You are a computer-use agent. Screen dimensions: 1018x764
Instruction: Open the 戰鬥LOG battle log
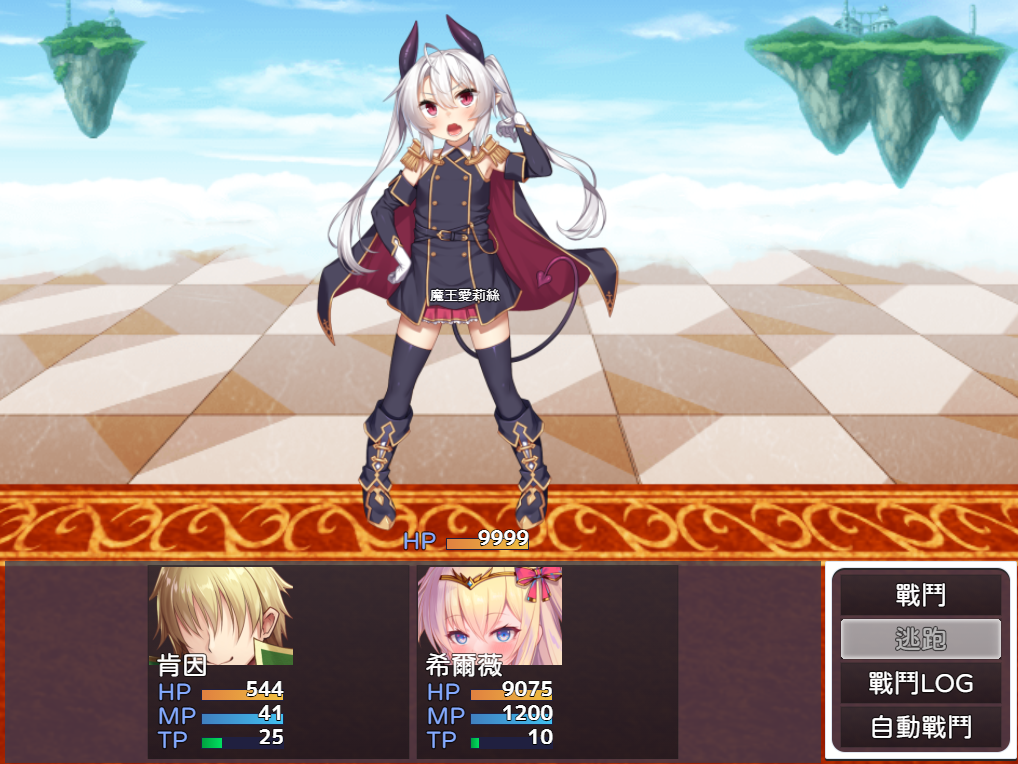920,684
